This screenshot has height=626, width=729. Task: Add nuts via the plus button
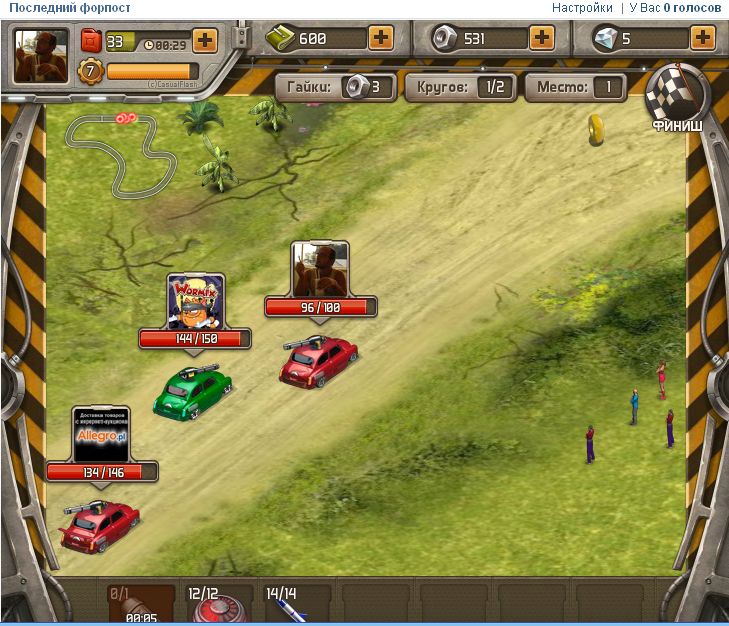[x=541, y=39]
